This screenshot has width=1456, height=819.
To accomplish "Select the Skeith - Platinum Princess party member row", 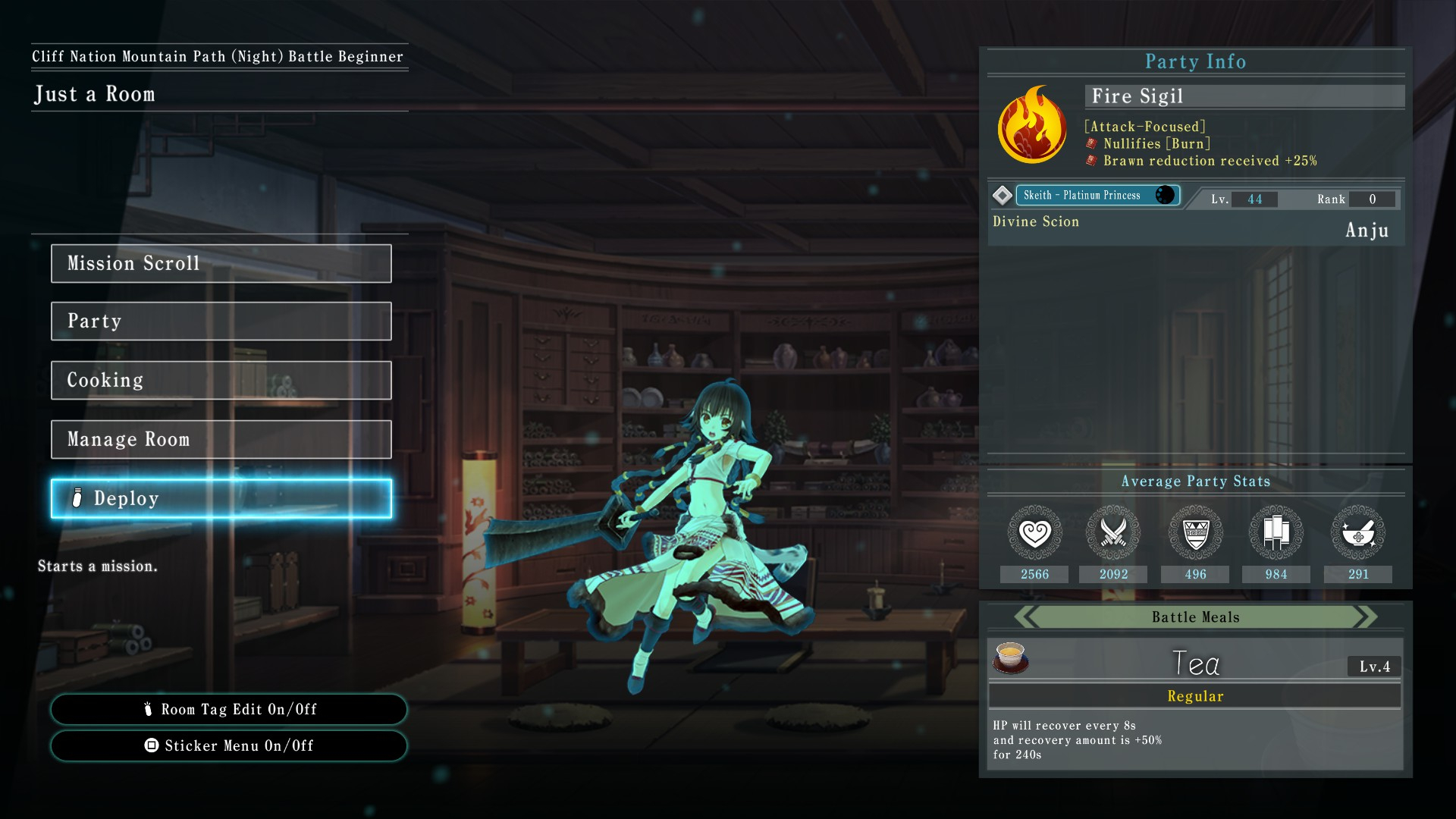I will pos(1096,196).
